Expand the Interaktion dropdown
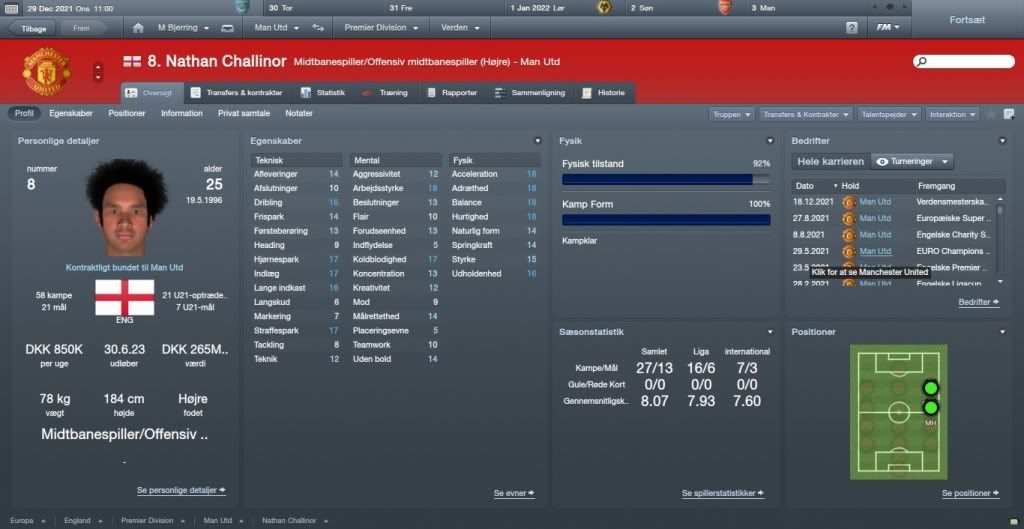The image size is (1024, 529). click(953, 114)
